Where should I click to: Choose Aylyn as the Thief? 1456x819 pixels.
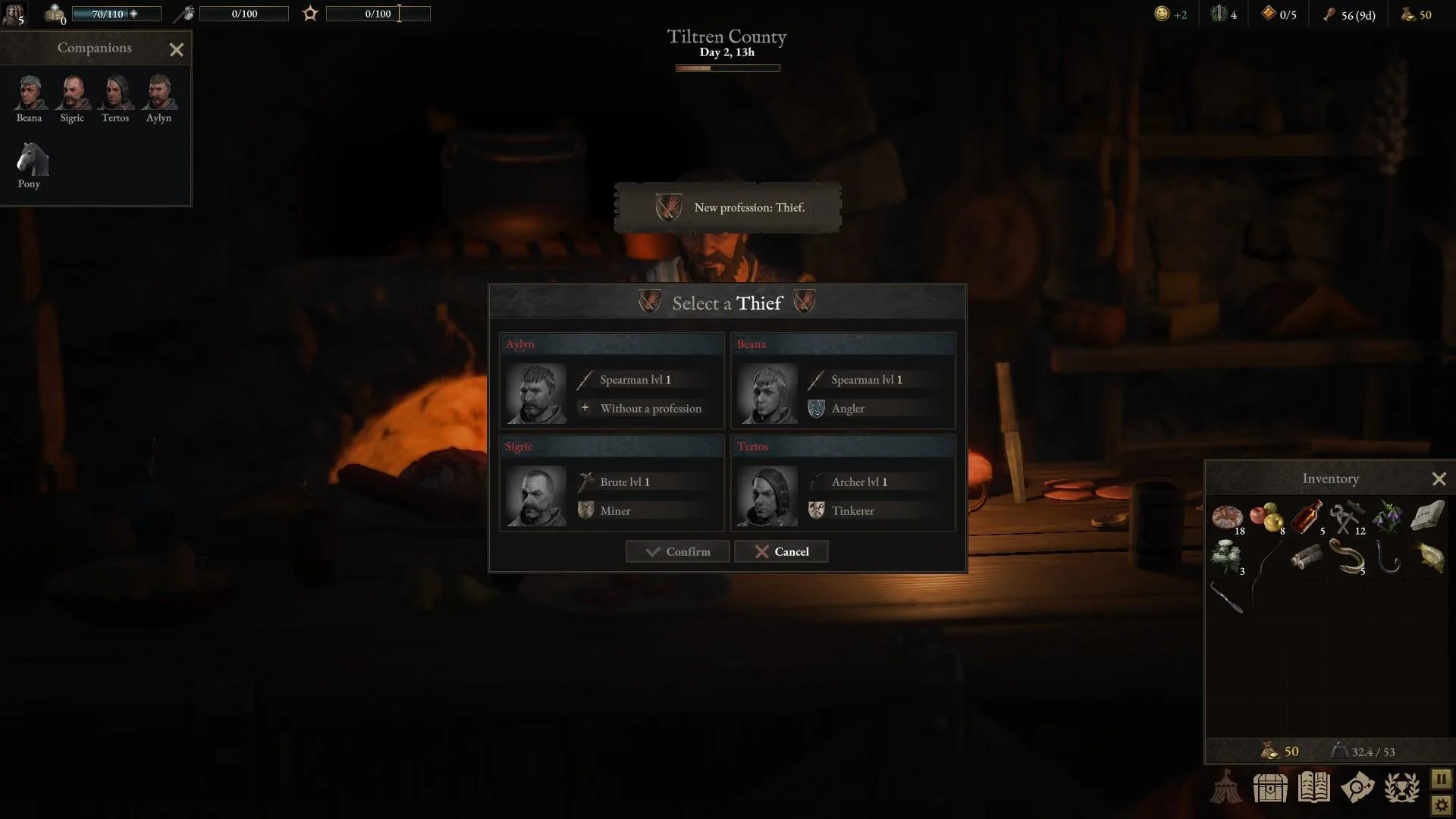(x=611, y=381)
